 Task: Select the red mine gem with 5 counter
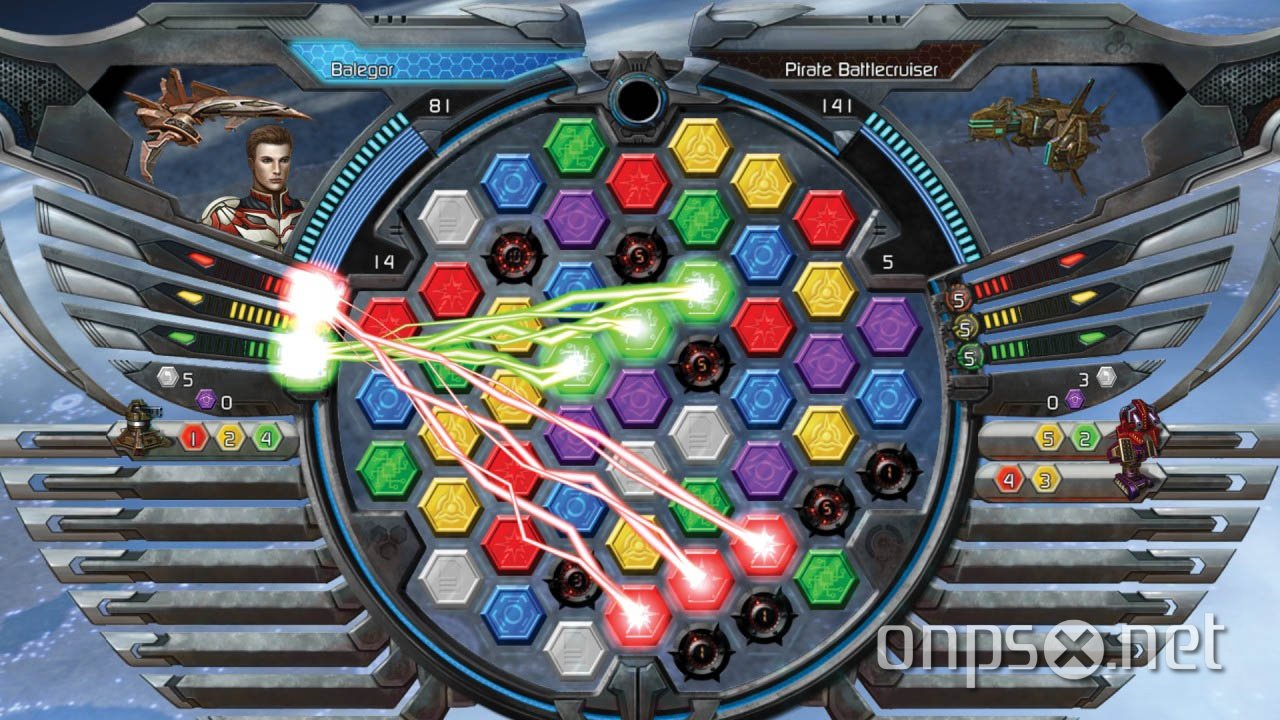click(700, 362)
